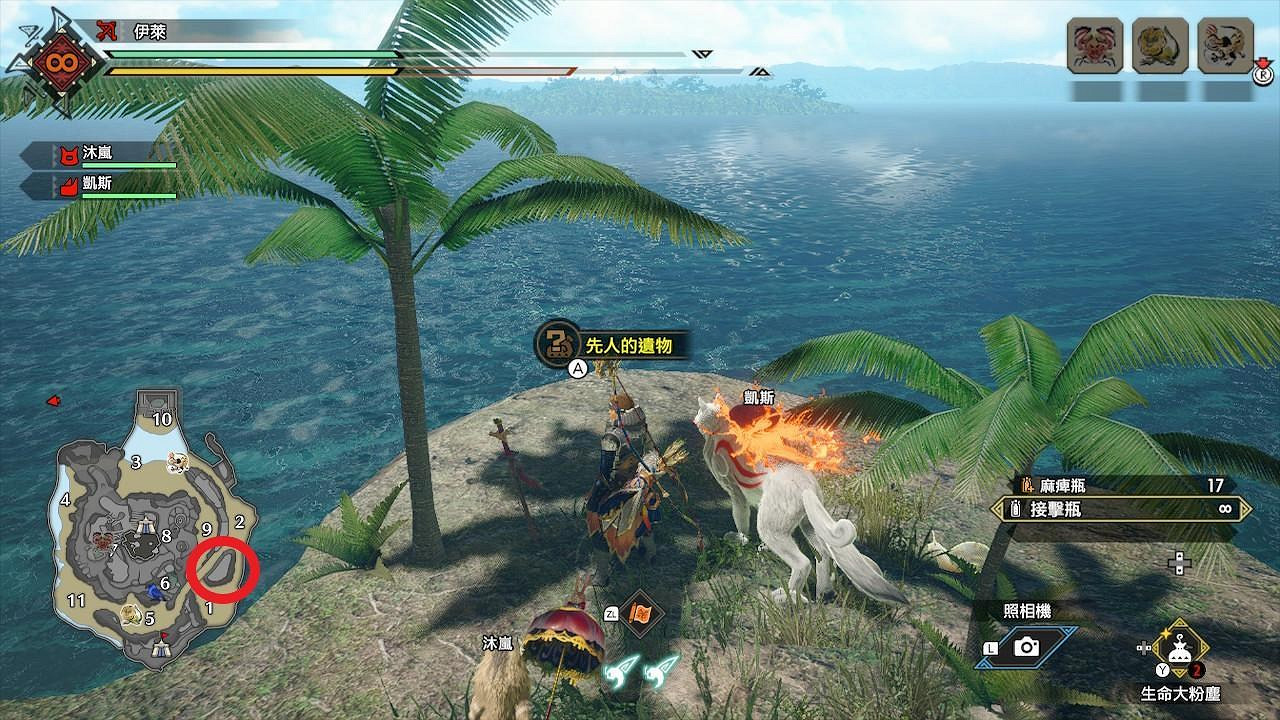Choose the 接擊瓶 coating
The image size is (1280, 720).
coord(1120,509)
